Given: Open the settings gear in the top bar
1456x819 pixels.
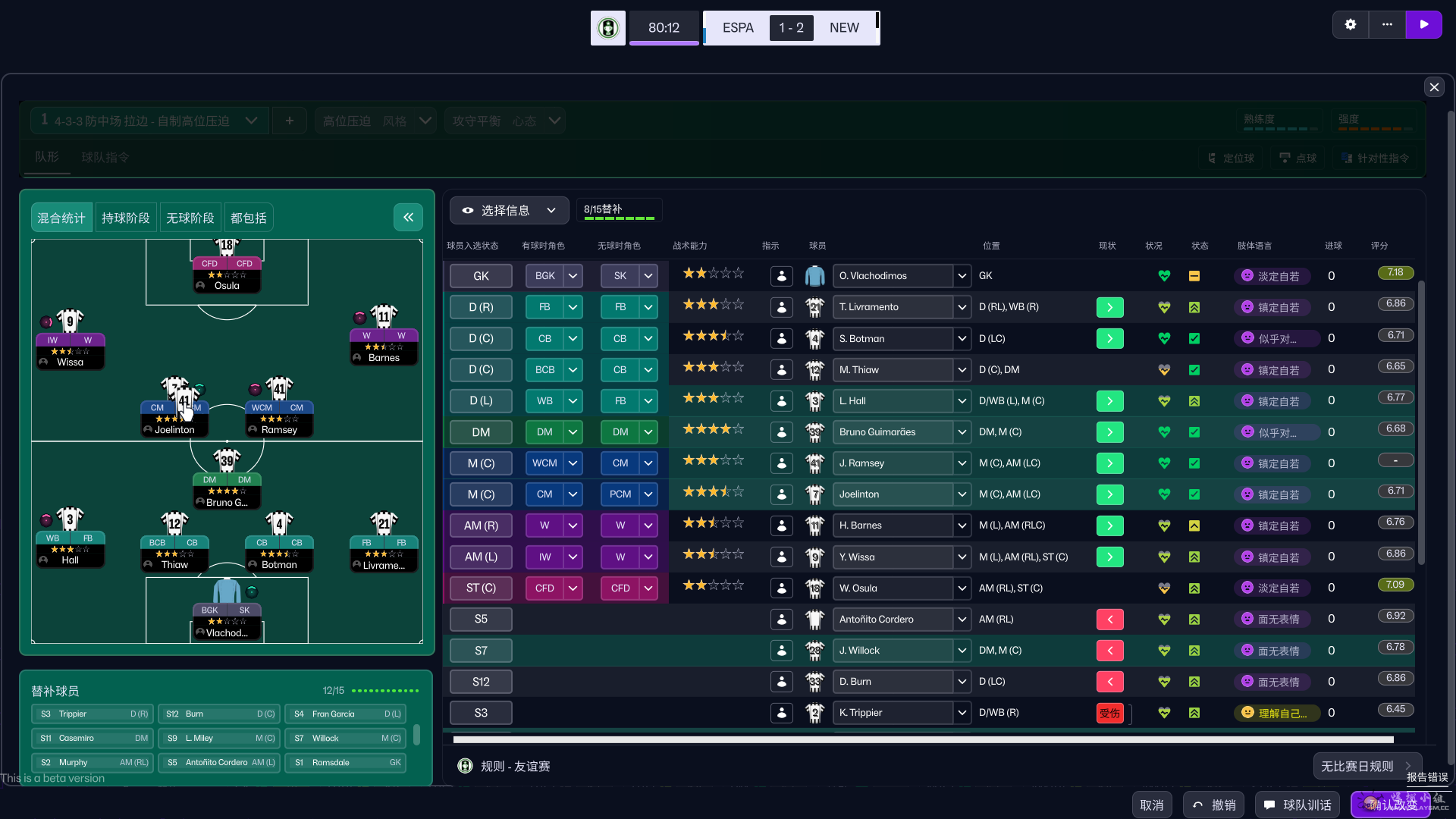Looking at the screenshot, I should 1351,24.
